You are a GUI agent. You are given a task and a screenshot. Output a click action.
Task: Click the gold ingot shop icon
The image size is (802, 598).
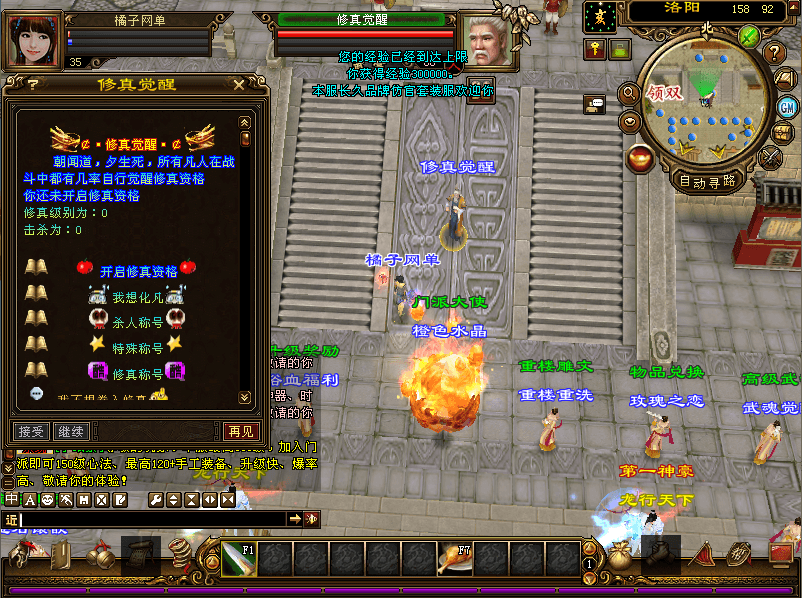641,157
